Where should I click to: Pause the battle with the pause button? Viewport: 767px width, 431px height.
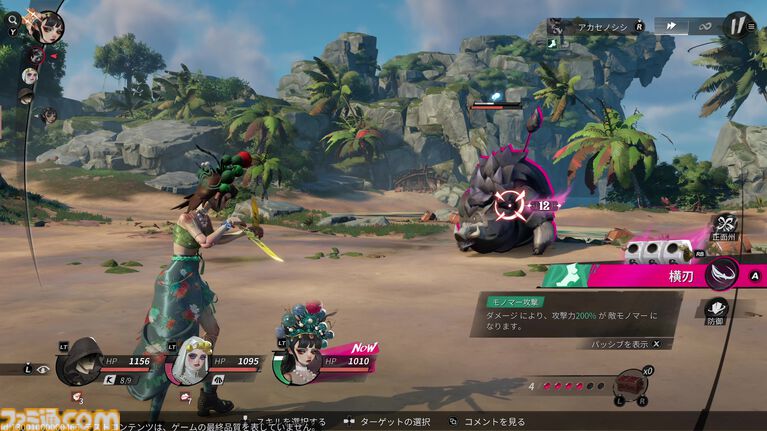pyautogui.click(x=738, y=25)
